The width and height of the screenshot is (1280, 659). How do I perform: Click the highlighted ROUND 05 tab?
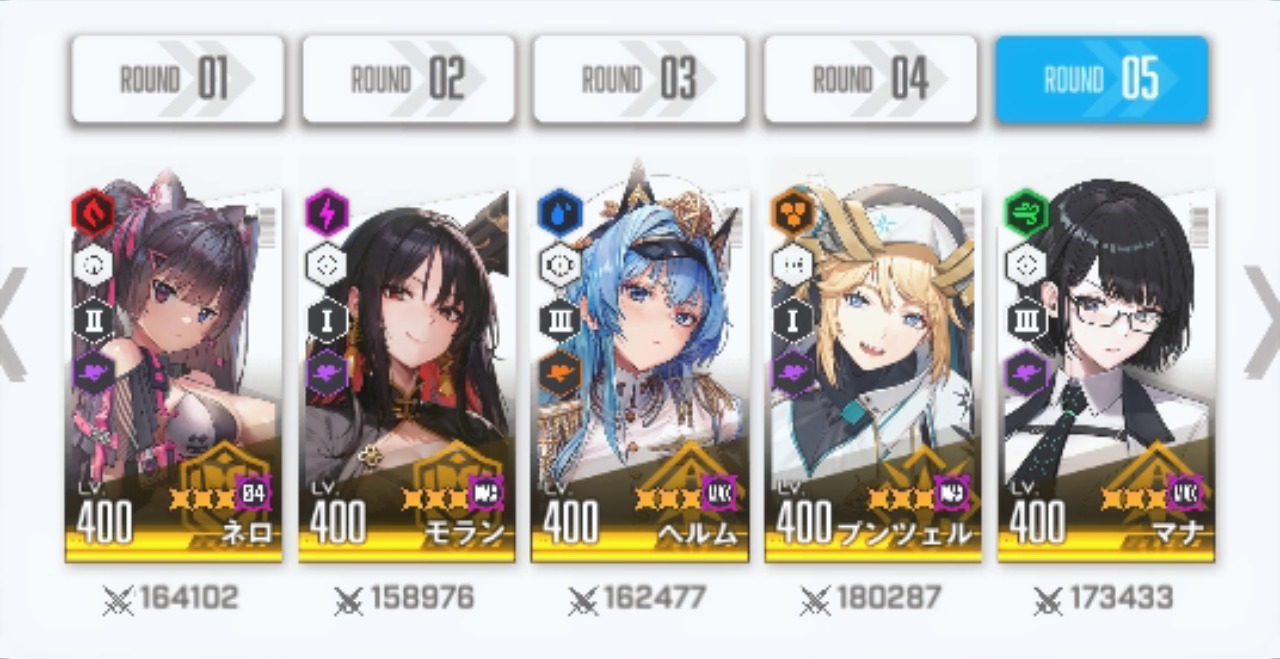point(1101,79)
